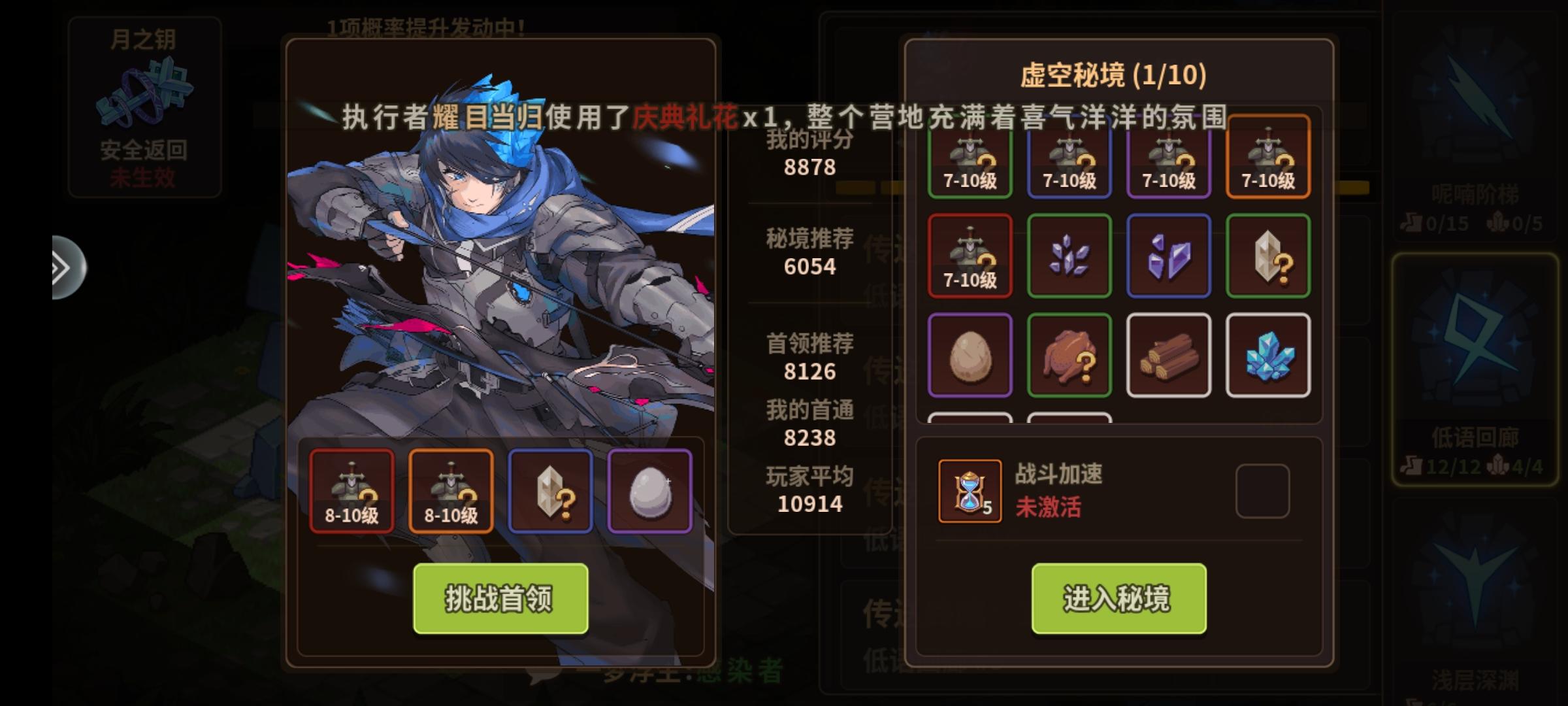
Task: Click the 进入秘境 button
Action: point(1119,597)
